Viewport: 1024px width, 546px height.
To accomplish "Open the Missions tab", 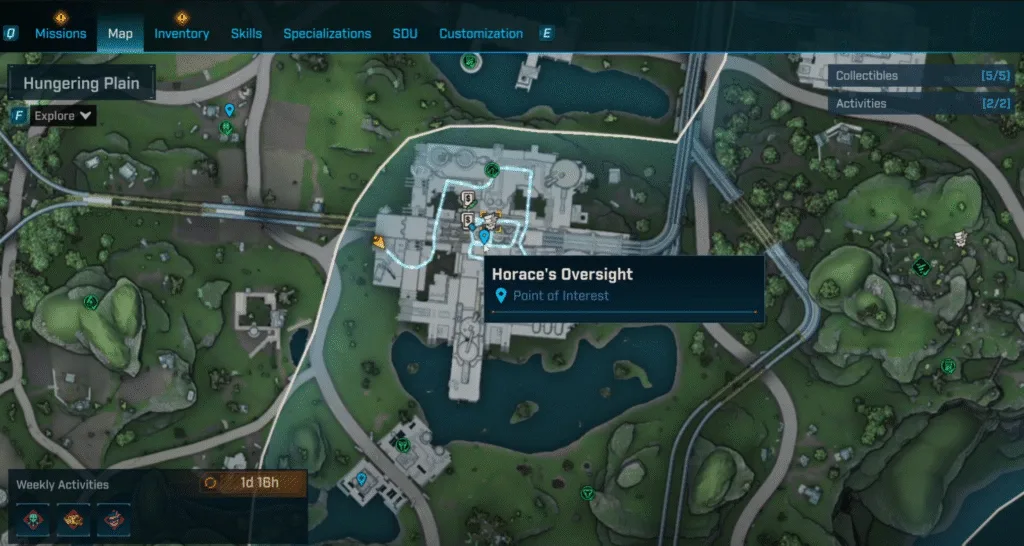I will [60, 33].
